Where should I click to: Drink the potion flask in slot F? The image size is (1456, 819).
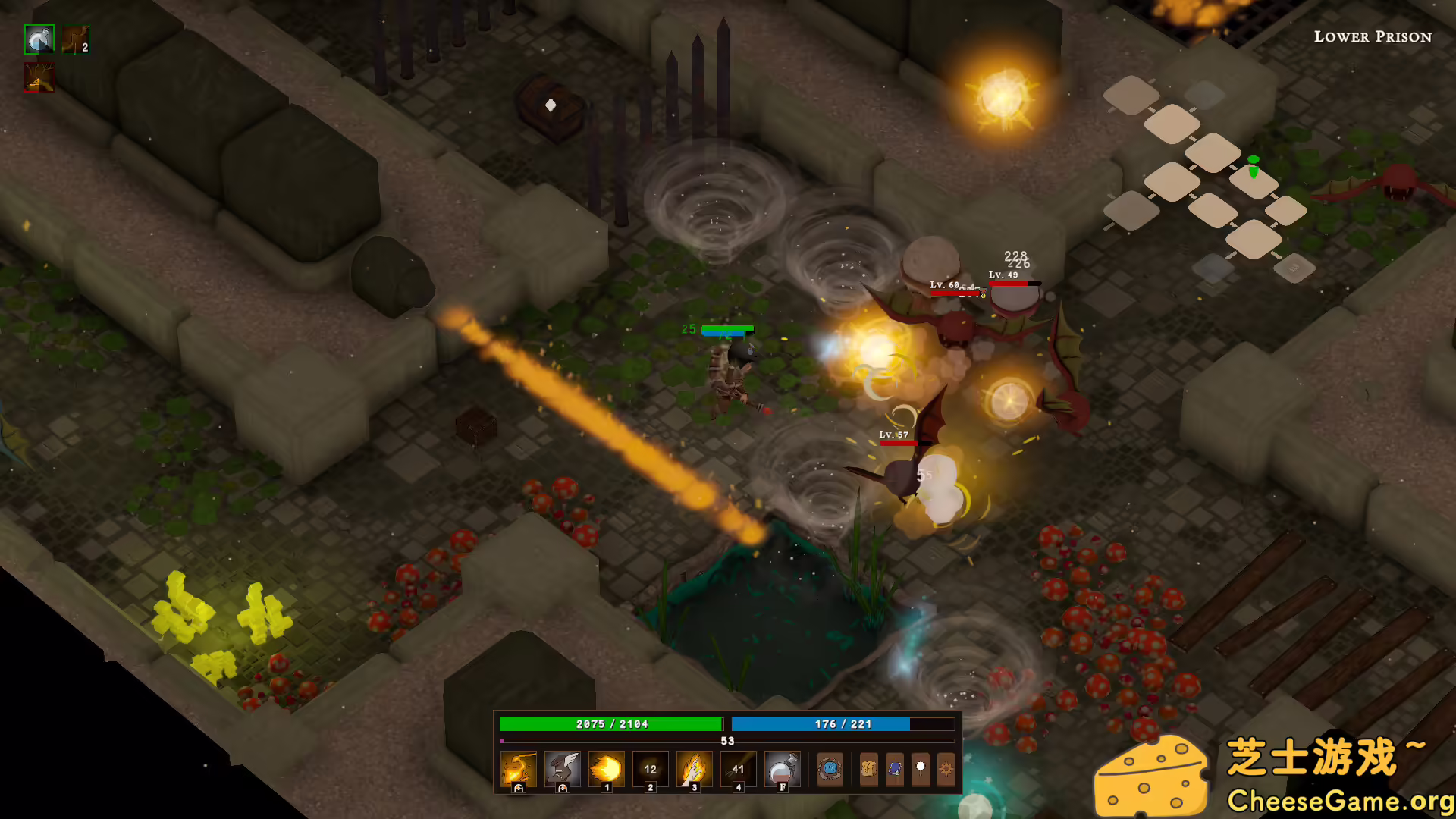782,769
